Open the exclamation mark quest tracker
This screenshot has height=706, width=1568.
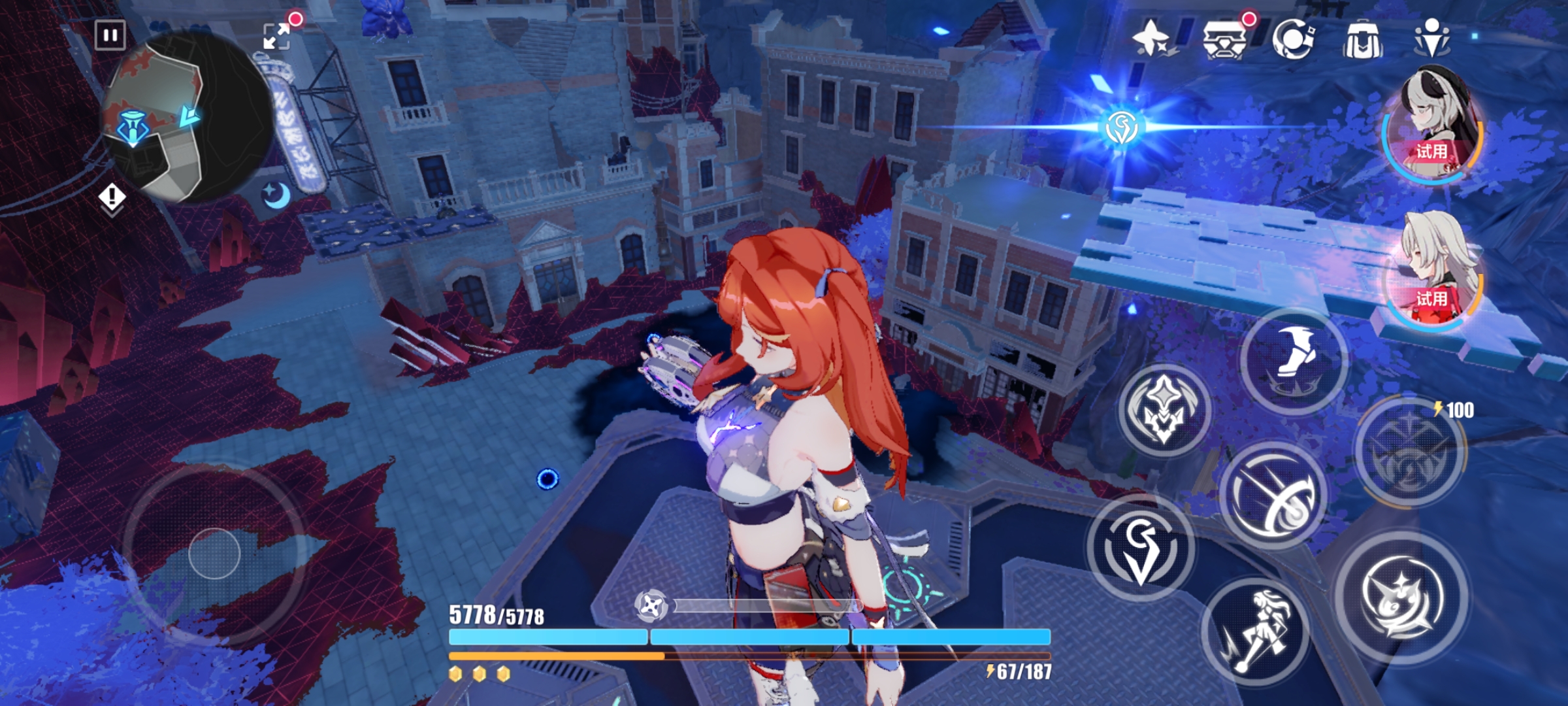(112, 197)
